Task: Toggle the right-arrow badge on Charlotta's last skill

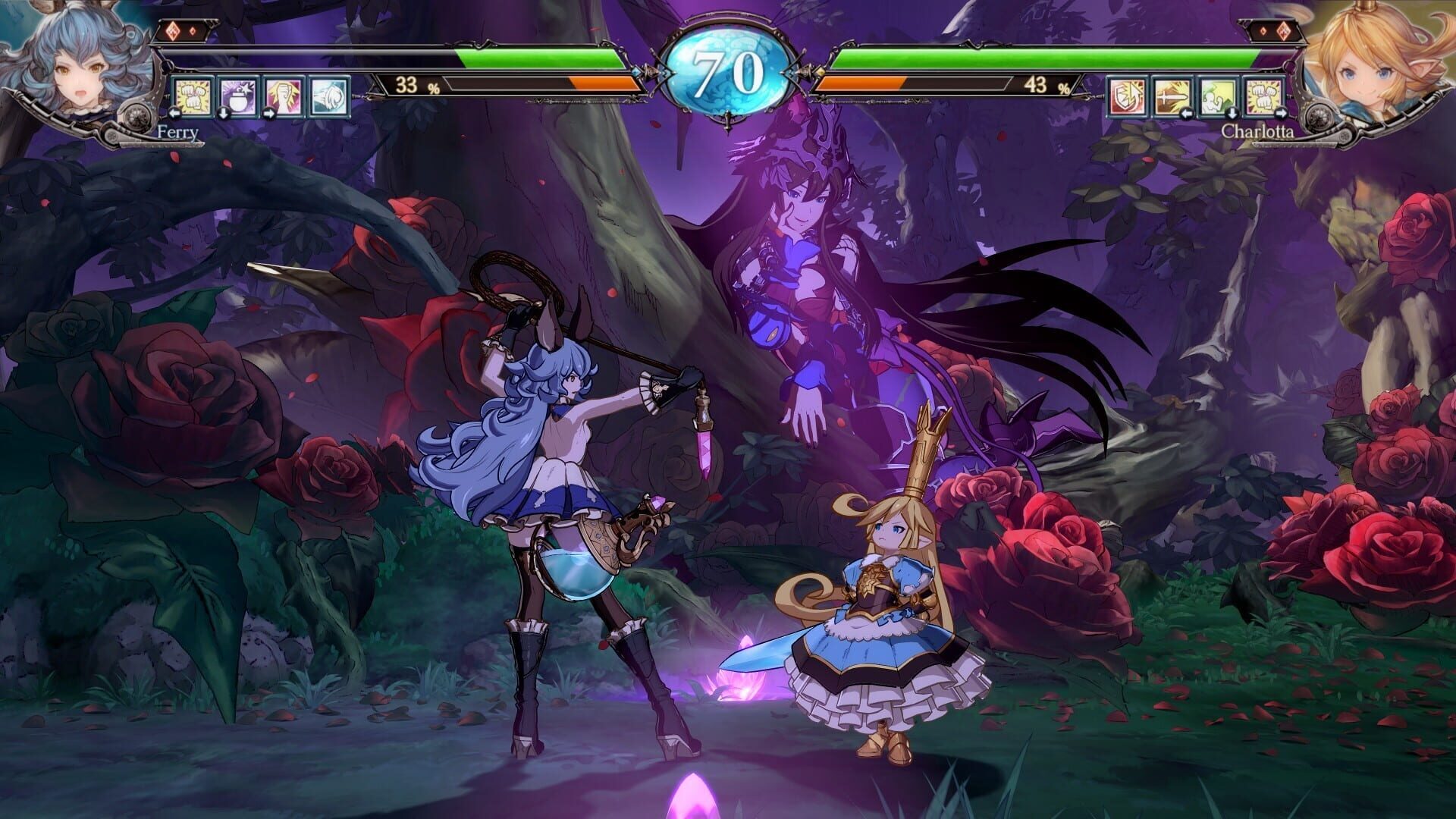Action: click(x=1282, y=113)
